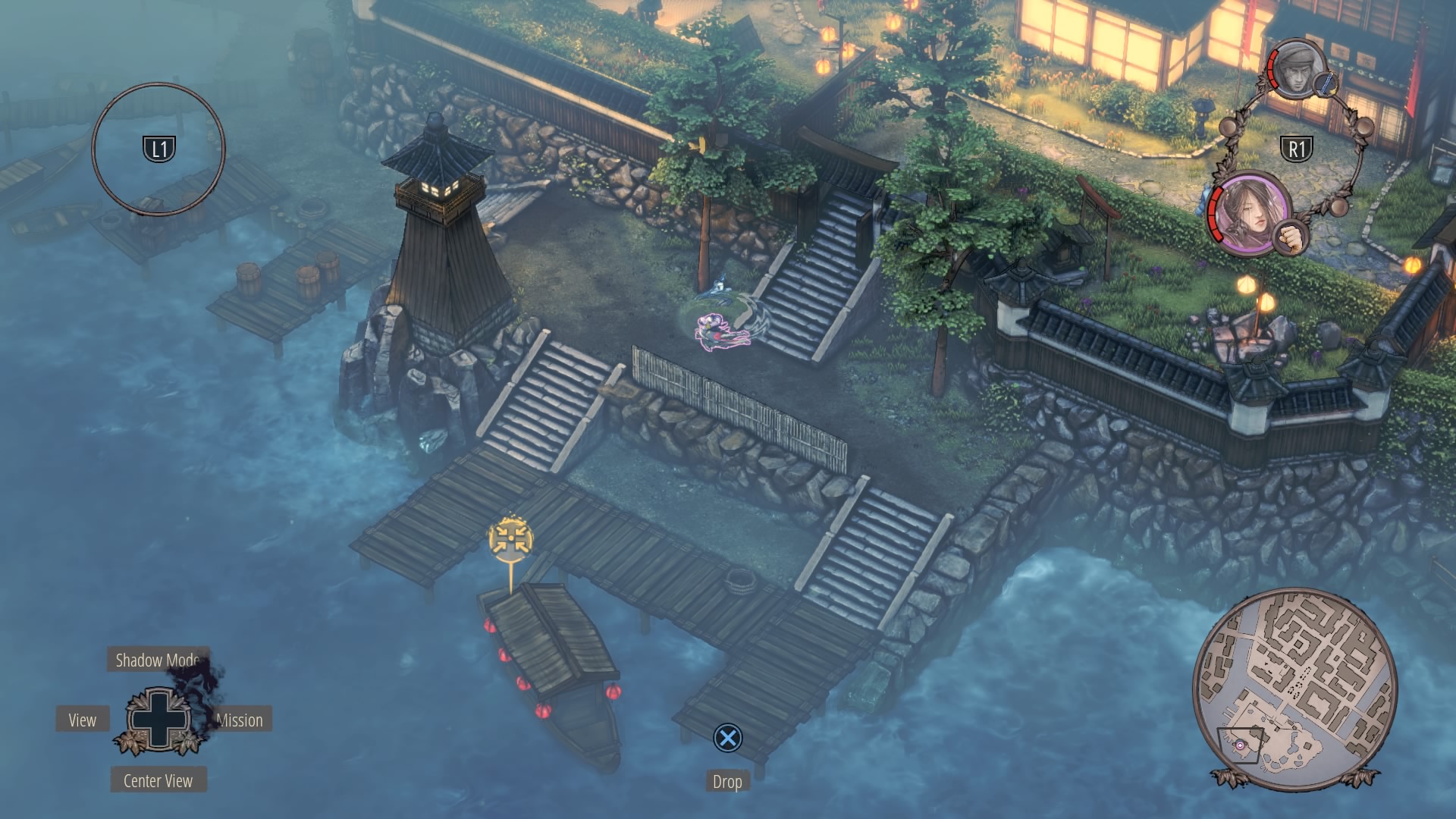Activate the Shadow Mode label
This screenshot has height=819, width=1456.
click(x=157, y=660)
